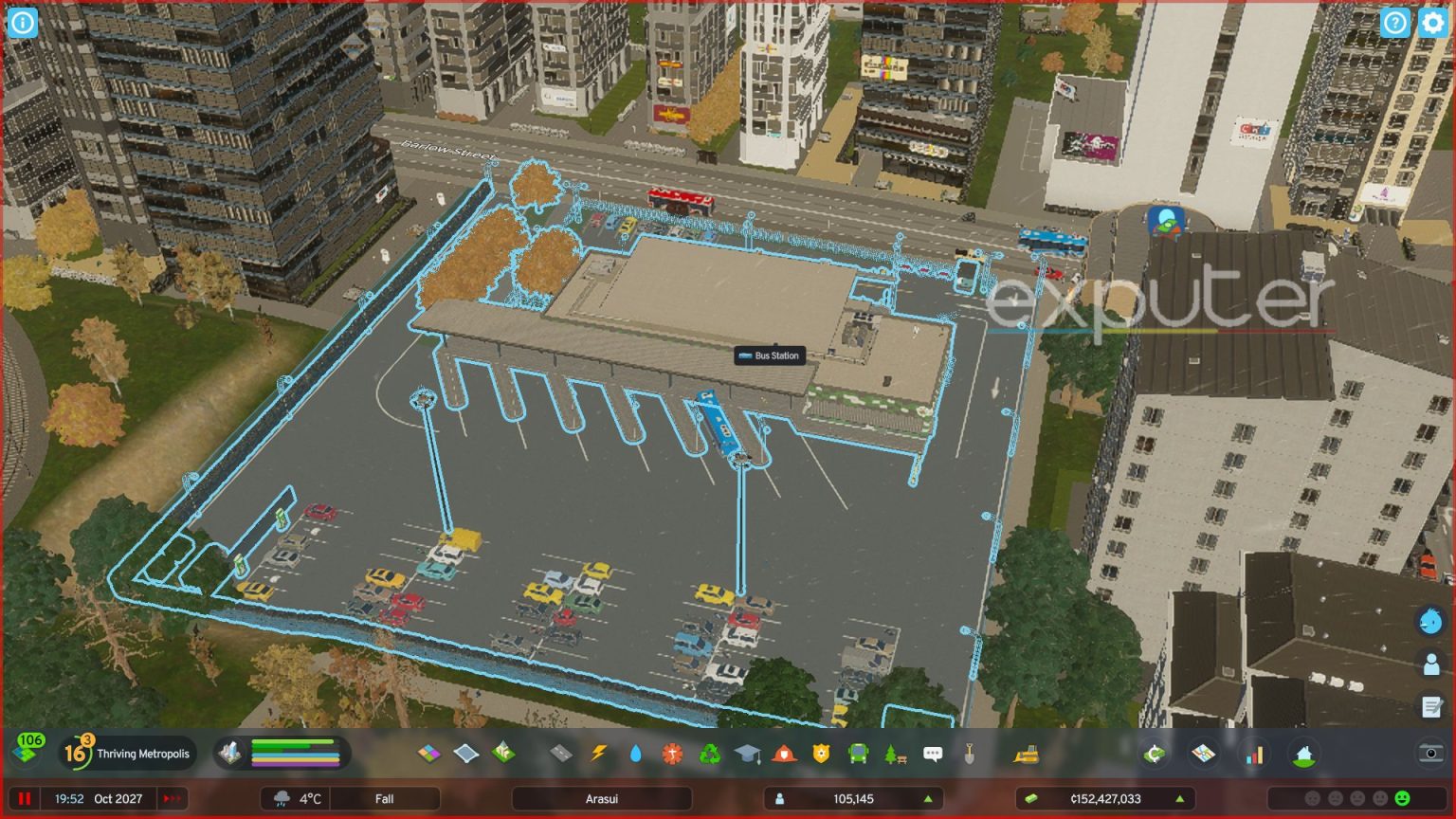View the city progression bars panel
Viewport: 1456px width, 819px height.
tap(284, 754)
